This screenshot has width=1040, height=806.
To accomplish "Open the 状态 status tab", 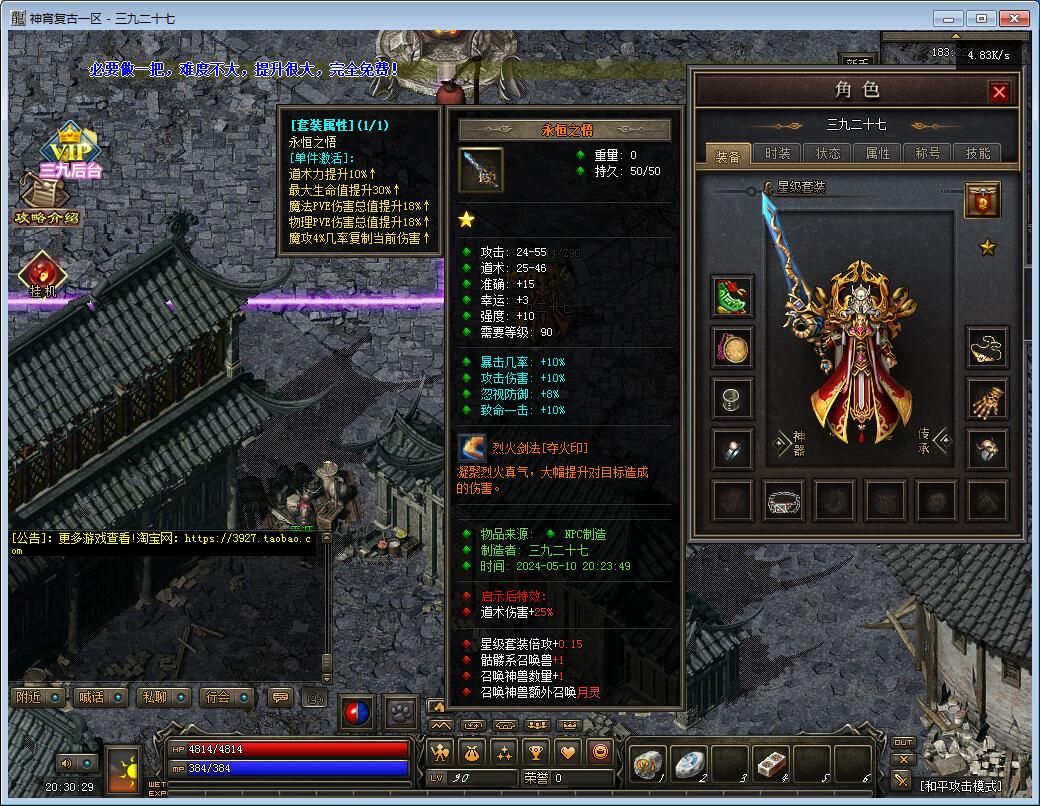I will coord(828,154).
